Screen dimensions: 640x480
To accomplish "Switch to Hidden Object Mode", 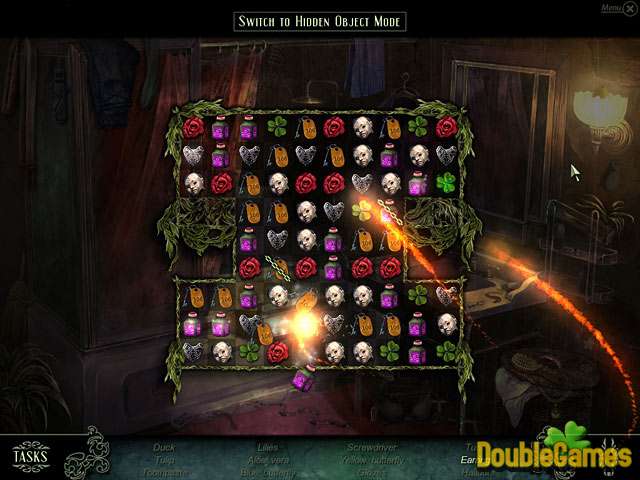I will [x=320, y=21].
